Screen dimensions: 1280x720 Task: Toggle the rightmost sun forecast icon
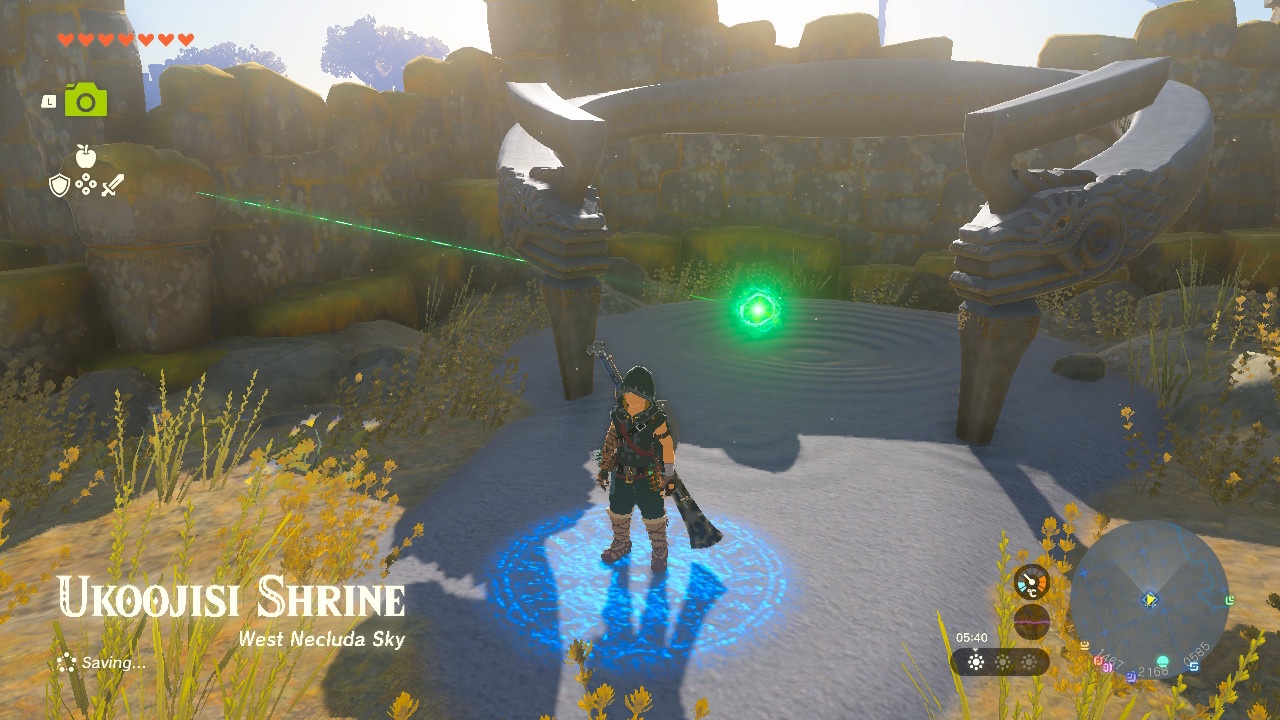tap(1030, 664)
